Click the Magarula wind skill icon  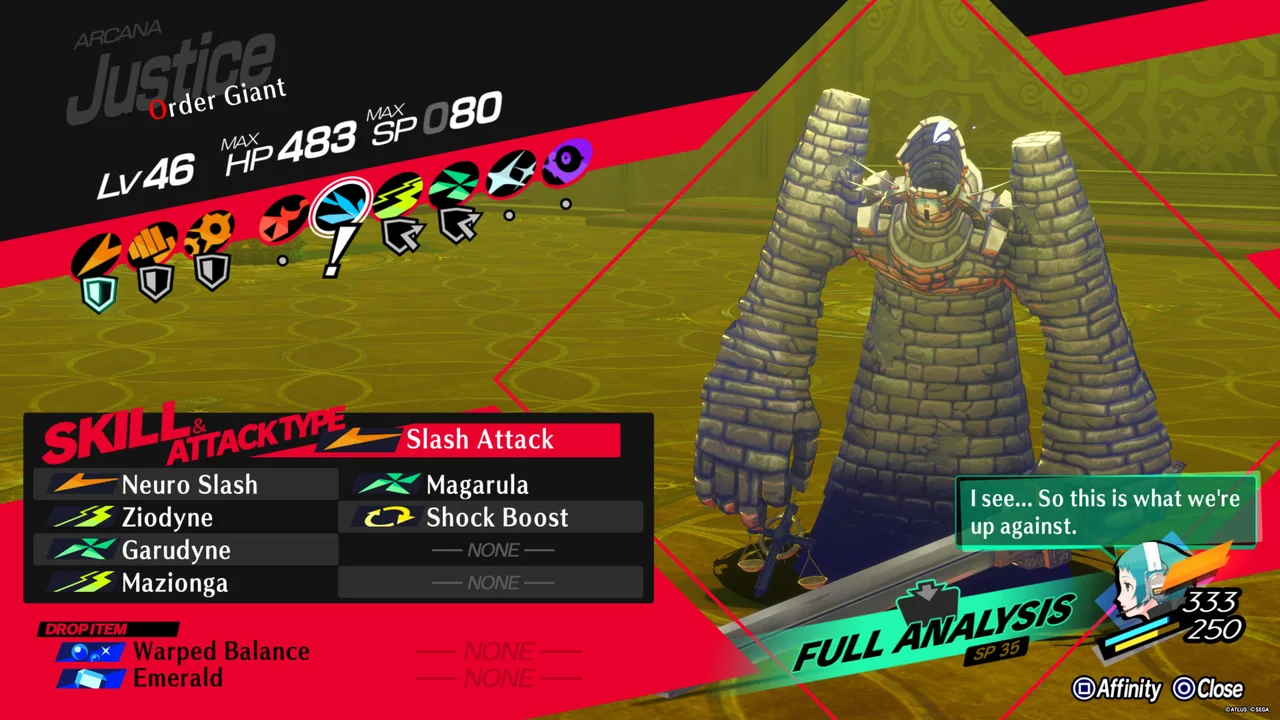[x=390, y=485]
